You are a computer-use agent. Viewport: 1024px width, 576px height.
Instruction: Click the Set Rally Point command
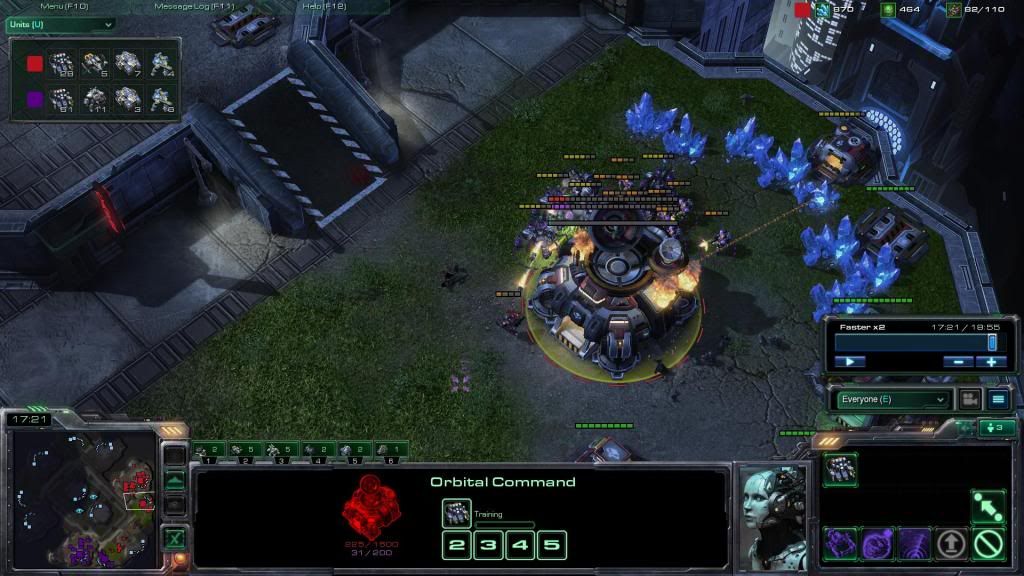point(989,507)
